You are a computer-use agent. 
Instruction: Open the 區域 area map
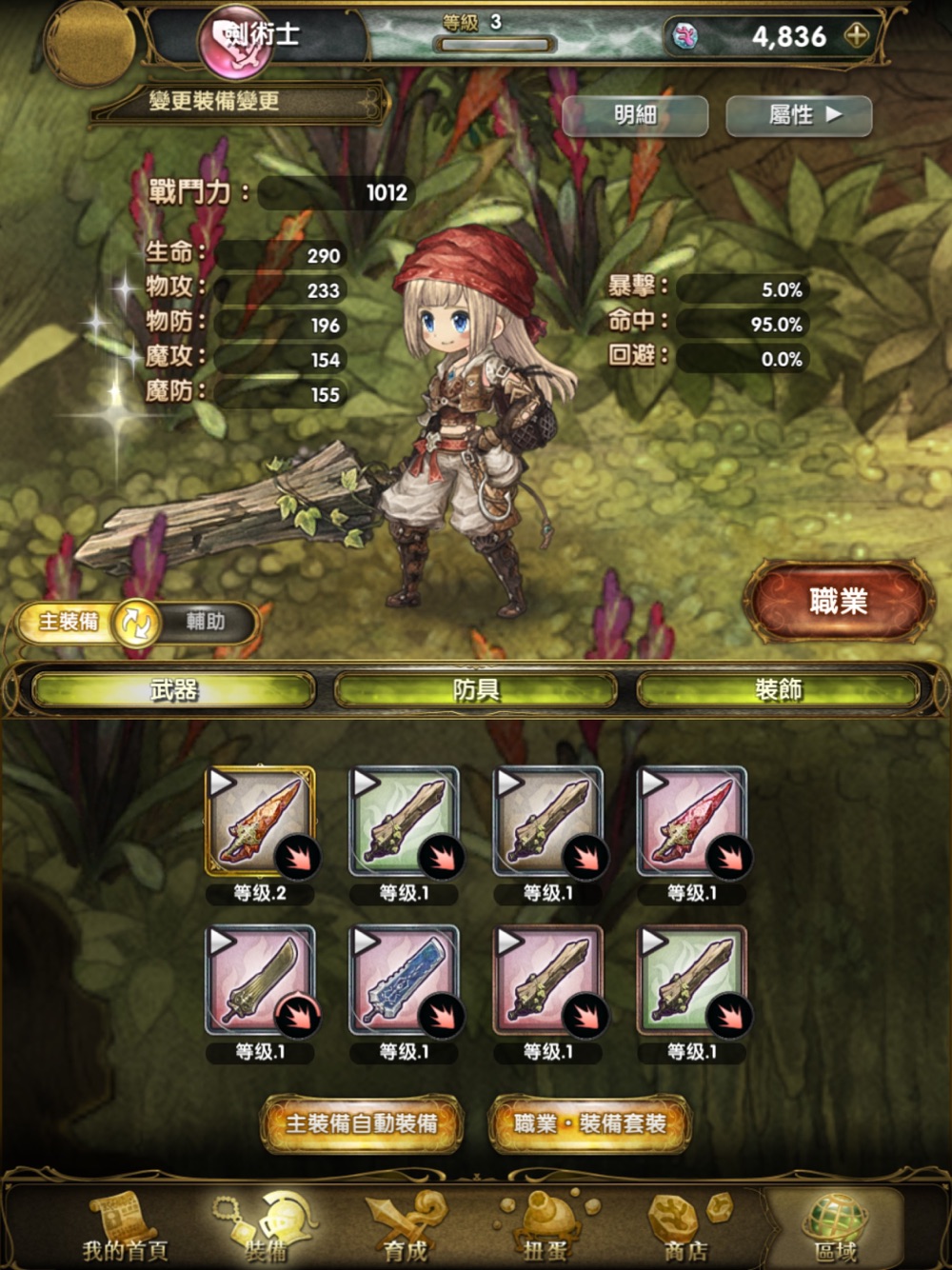[834, 1226]
